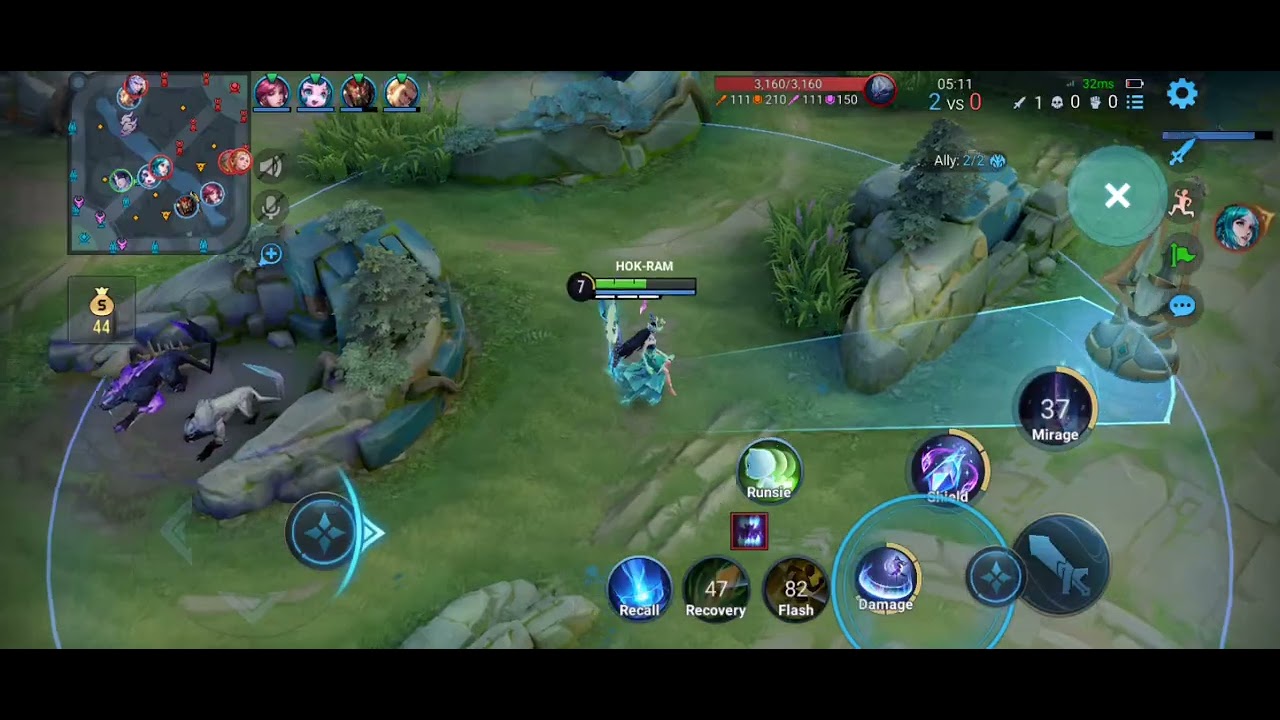Send the blue sword attack signal
Image resolution: width=1280 pixels, height=720 pixels.
(x=1182, y=152)
